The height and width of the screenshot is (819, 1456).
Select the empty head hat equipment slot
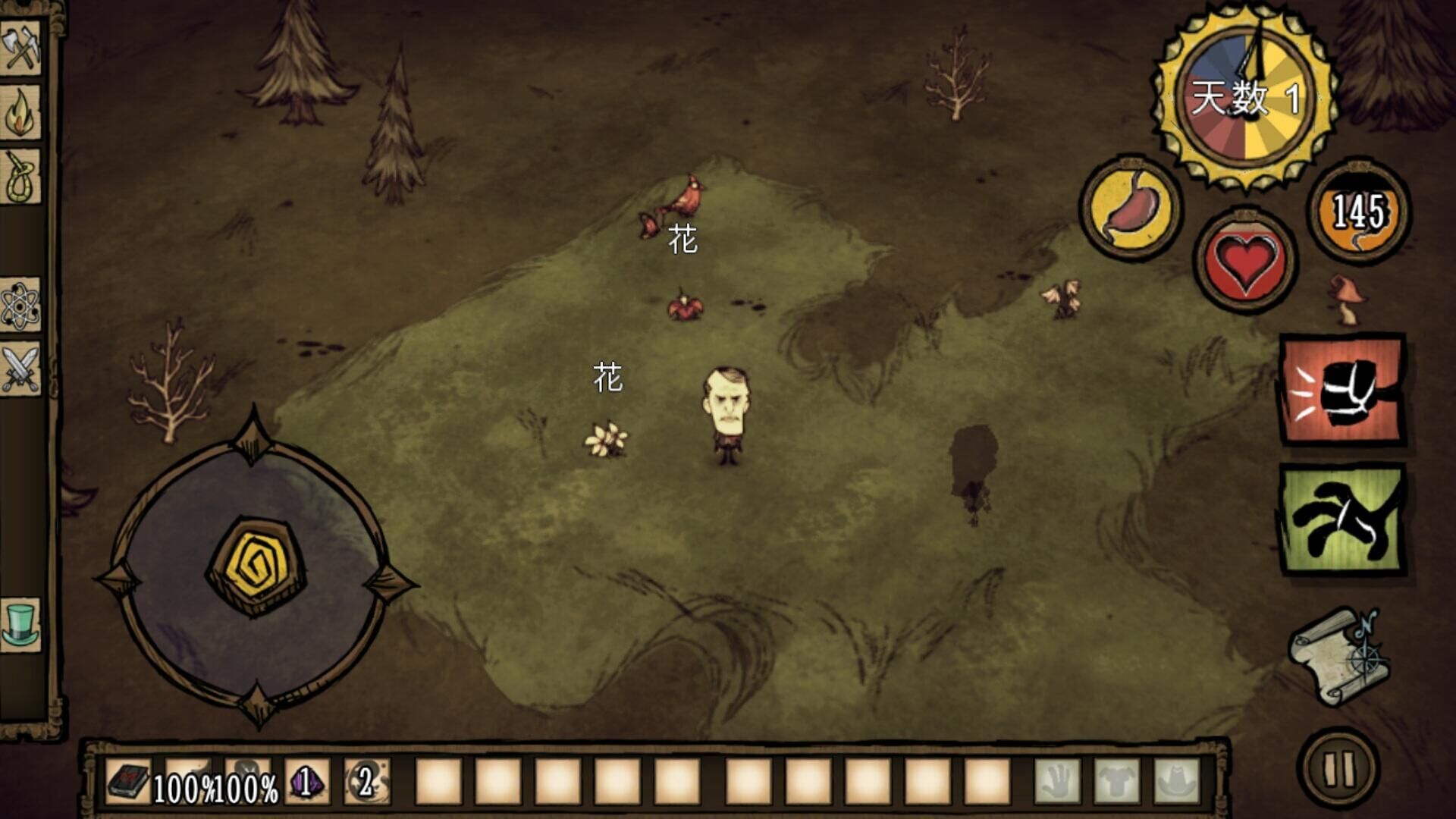(1176, 781)
